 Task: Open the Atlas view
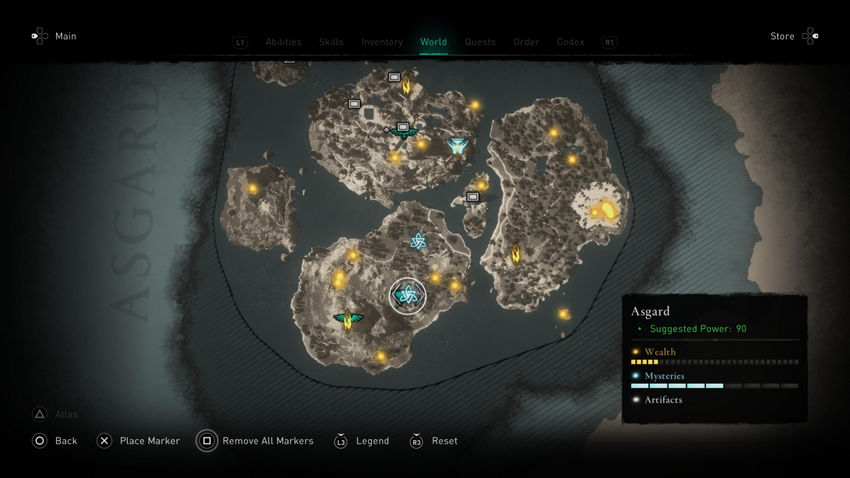(x=57, y=414)
